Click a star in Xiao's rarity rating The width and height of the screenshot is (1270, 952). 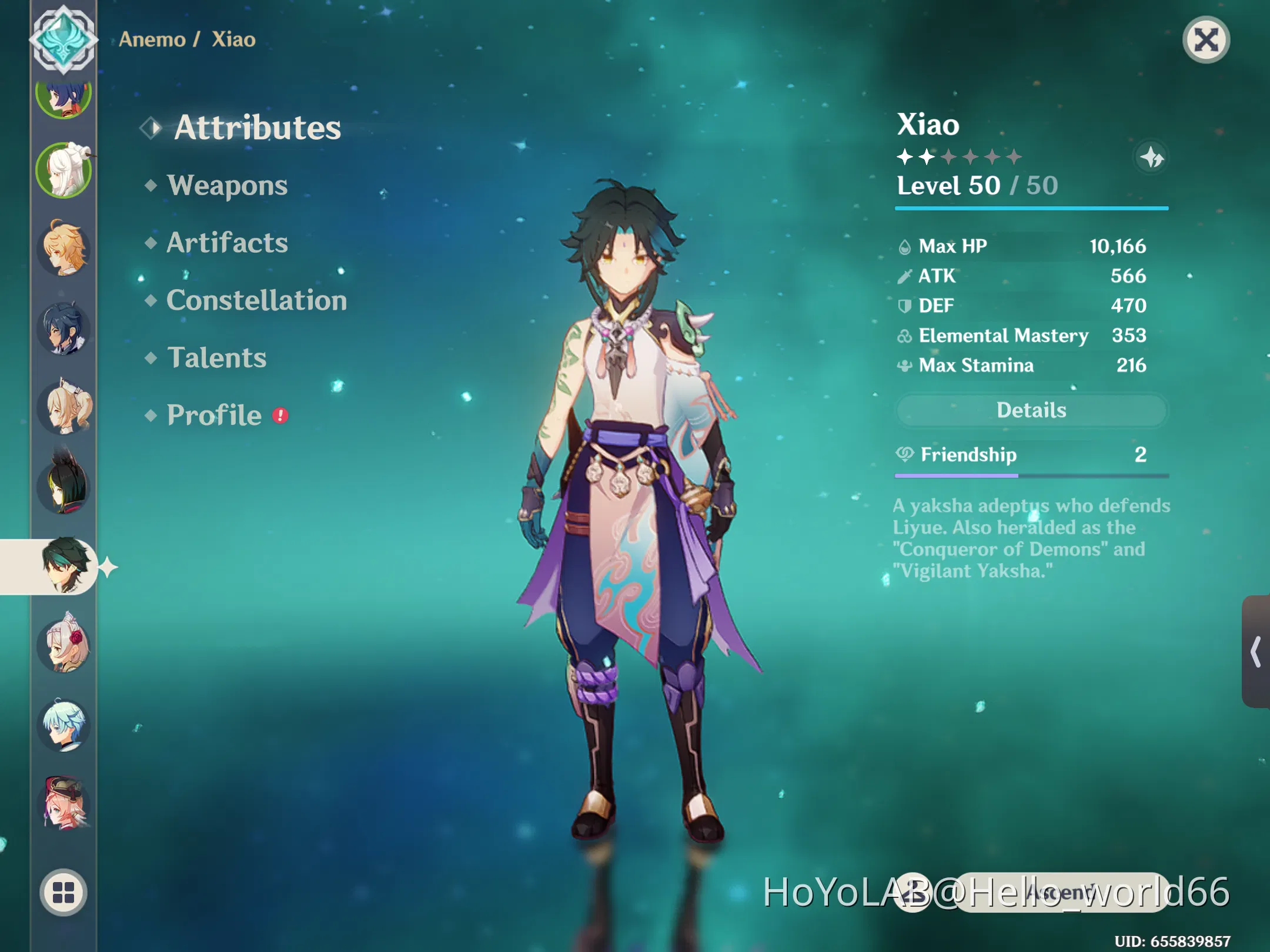point(905,156)
